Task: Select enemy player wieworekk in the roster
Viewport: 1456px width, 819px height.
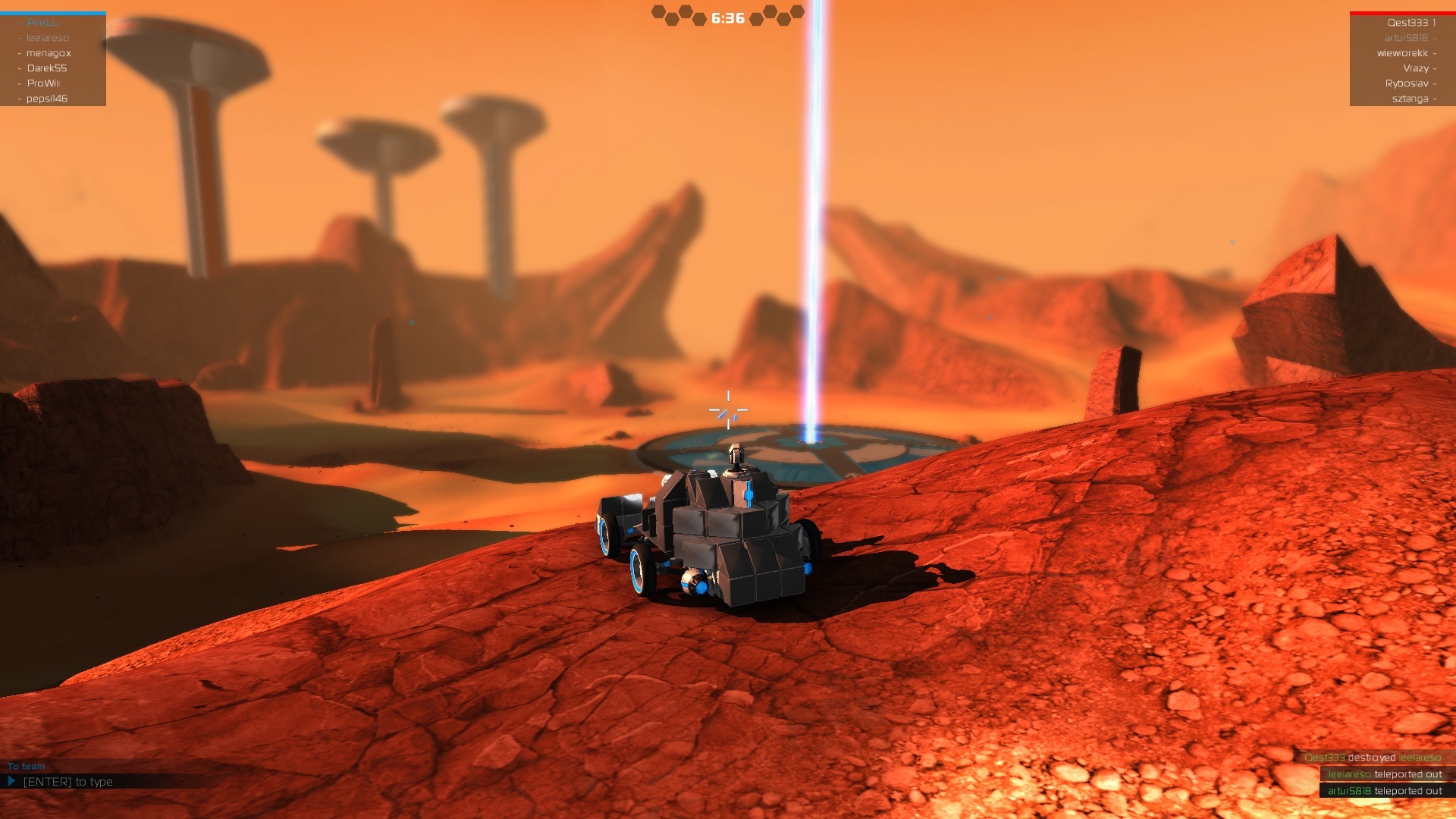Action: pyautogui.click(x=1404, y=53)
